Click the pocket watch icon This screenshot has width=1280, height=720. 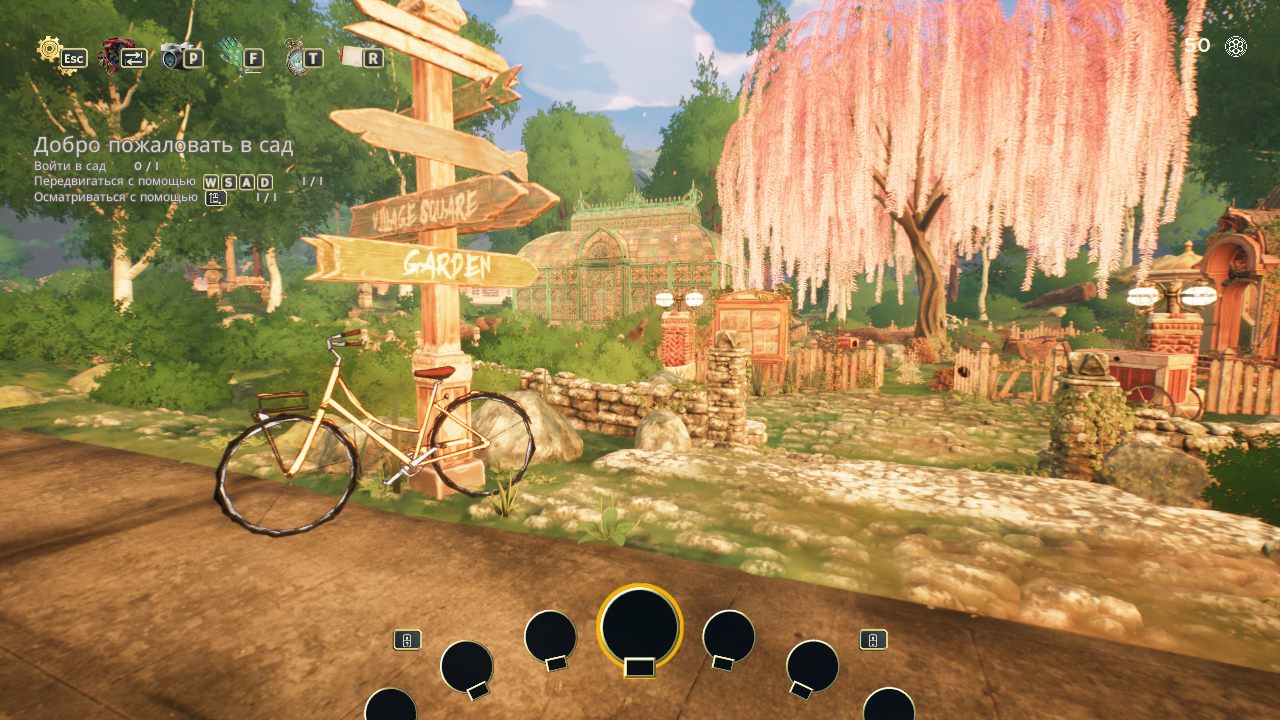294,55
